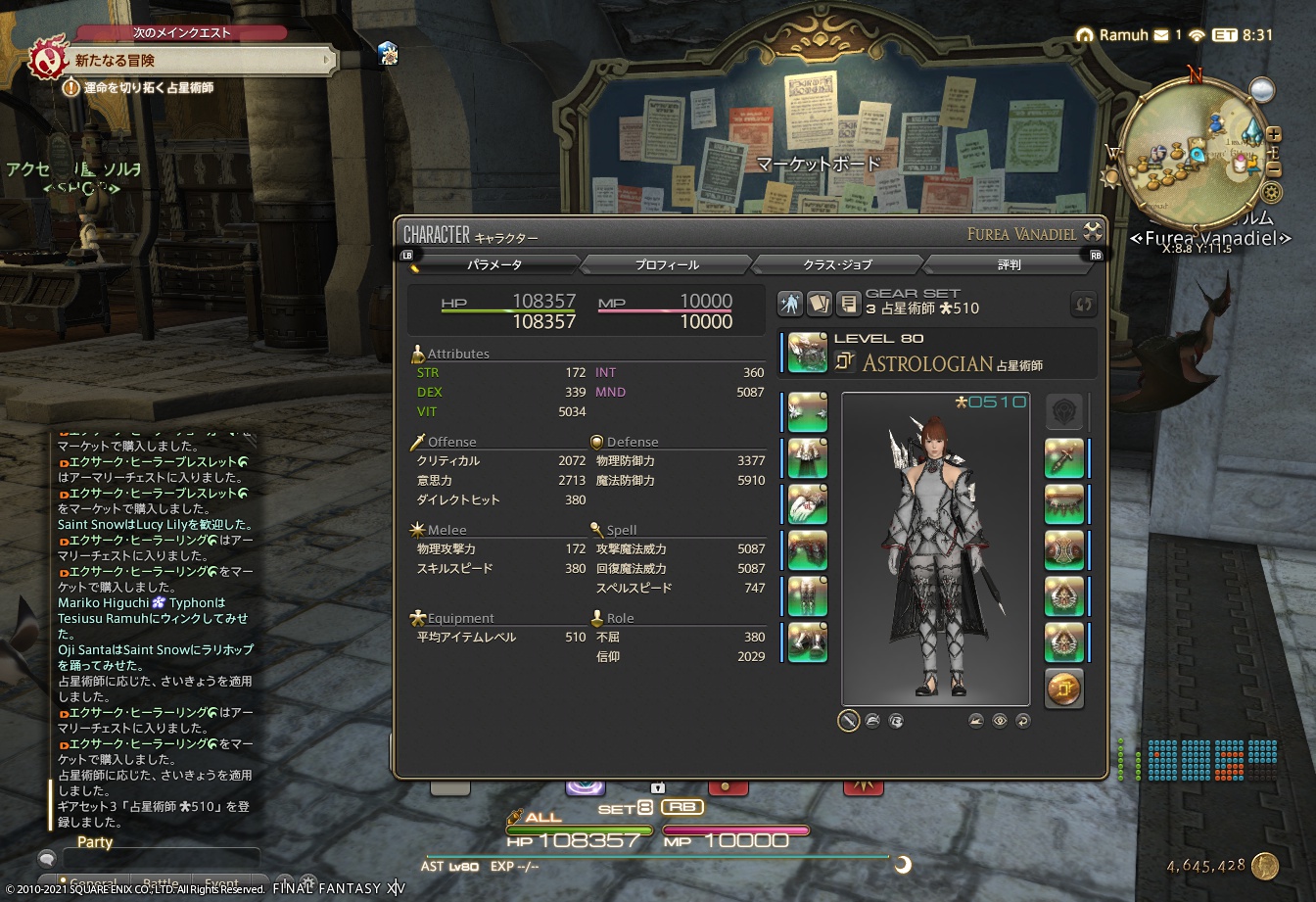This screenshot has height=902, width=1316.
Task: Toggle headgear visibility with the eye icon
Action: click(x=999, y=722)
